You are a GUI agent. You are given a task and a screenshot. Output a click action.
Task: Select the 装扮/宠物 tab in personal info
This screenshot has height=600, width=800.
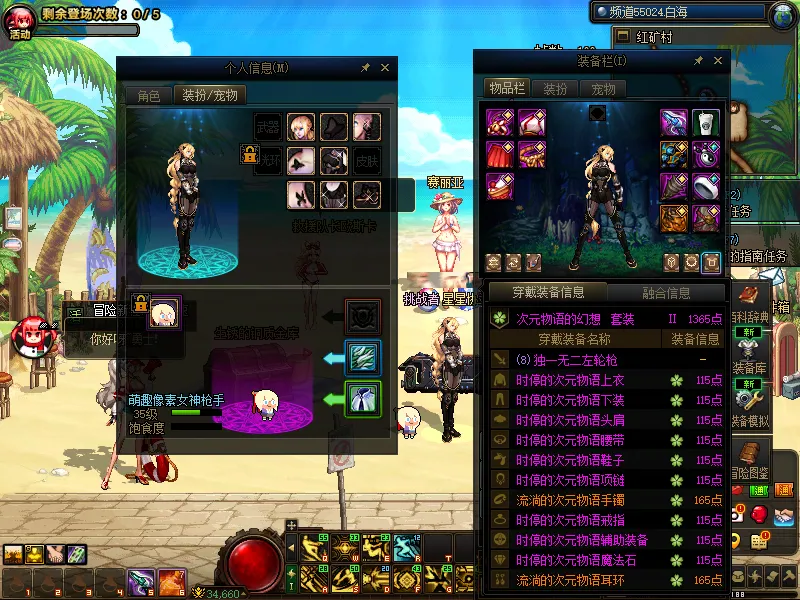(x=208, y=96)
